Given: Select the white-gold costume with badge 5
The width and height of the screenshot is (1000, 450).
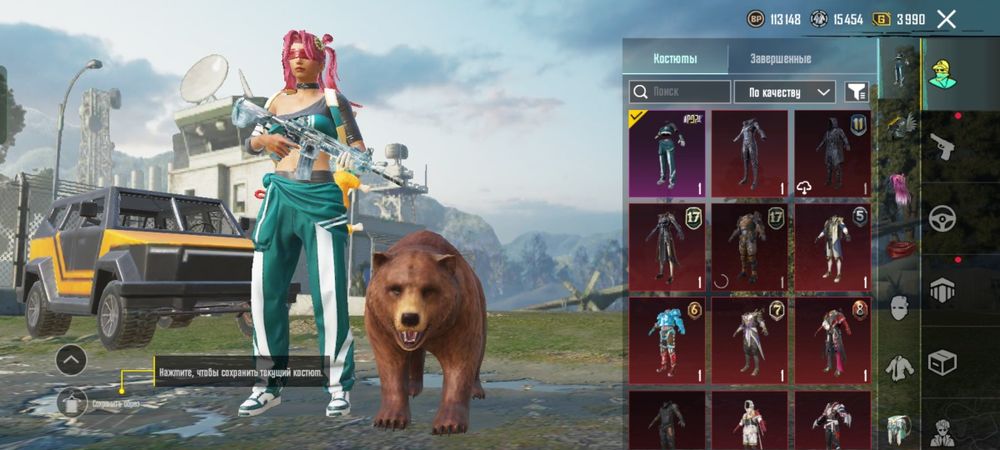Looking at the screenshot, I should pos(832,247).
